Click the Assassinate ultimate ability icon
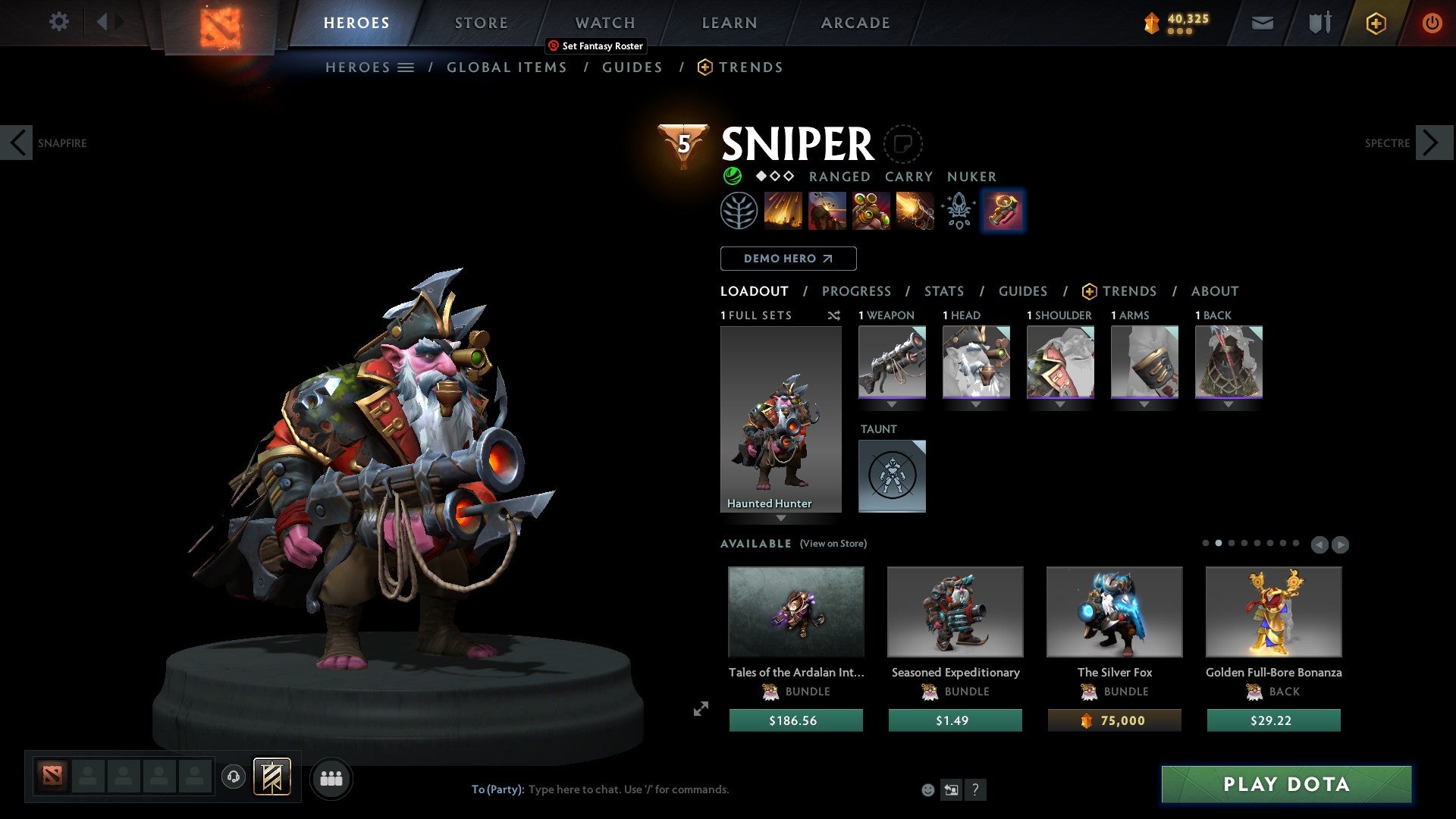 [x=915, y=210]
